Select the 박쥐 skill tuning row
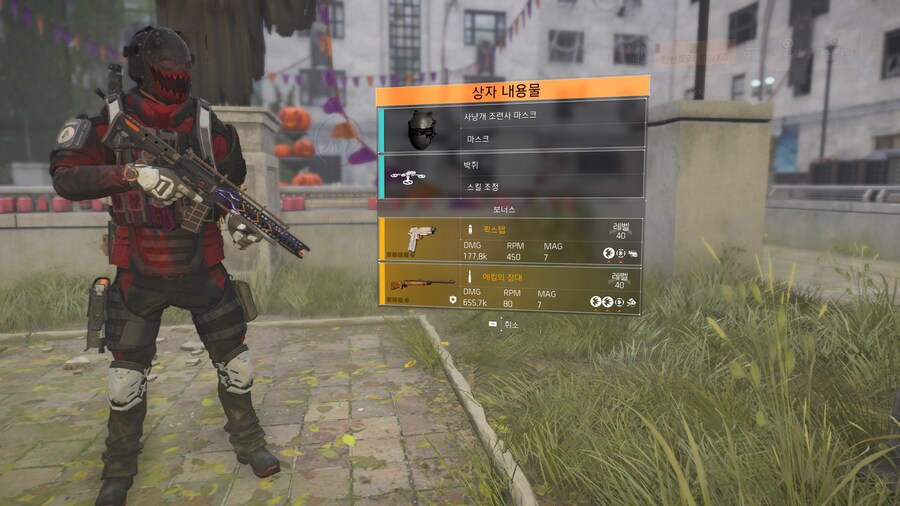The height and width of the screenshot is (506, 900). coord(512,174)
